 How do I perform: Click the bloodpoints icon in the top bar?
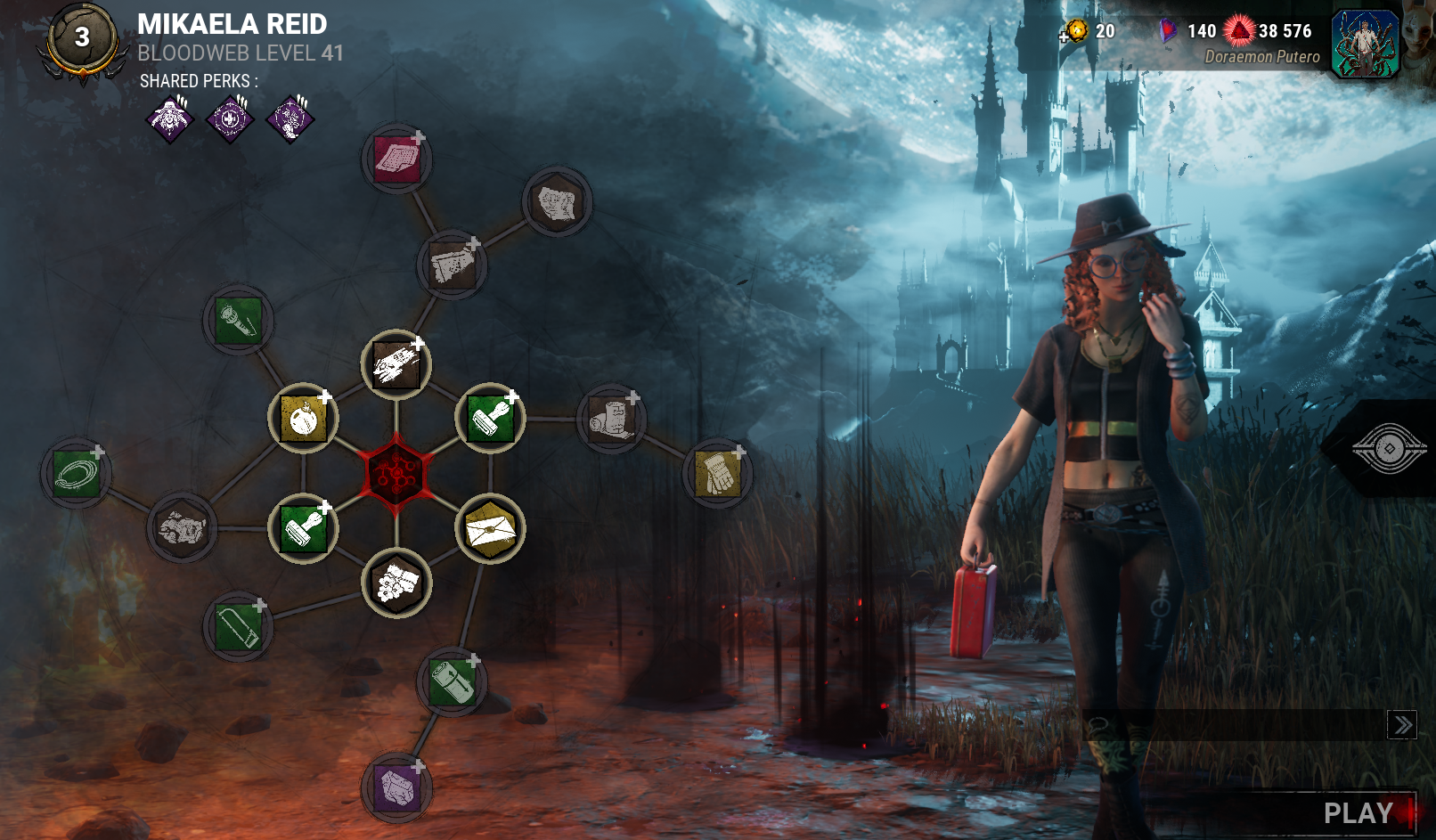pos(1241,29)
